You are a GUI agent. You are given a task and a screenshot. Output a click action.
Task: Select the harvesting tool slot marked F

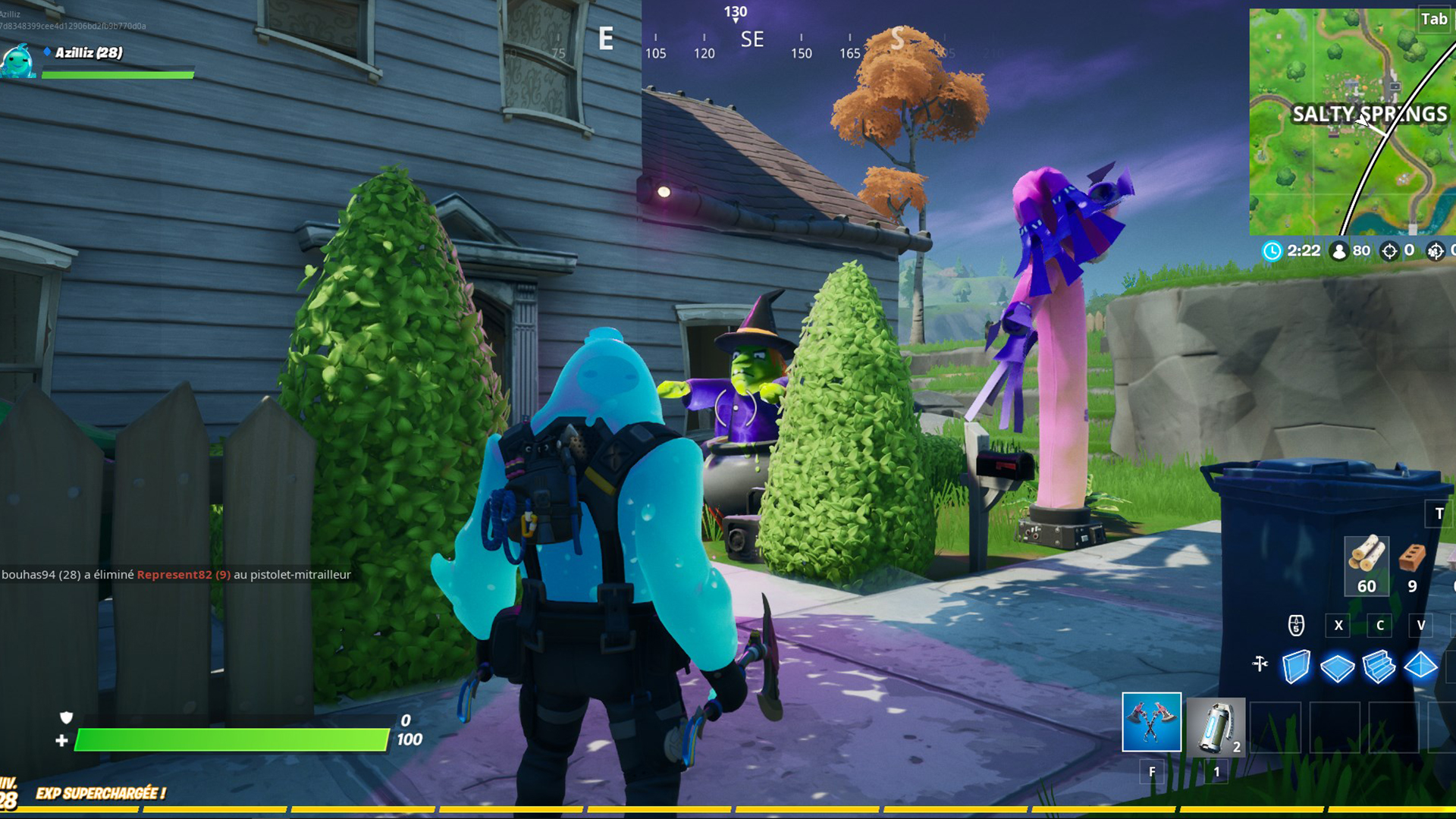tap(1152, 723)
